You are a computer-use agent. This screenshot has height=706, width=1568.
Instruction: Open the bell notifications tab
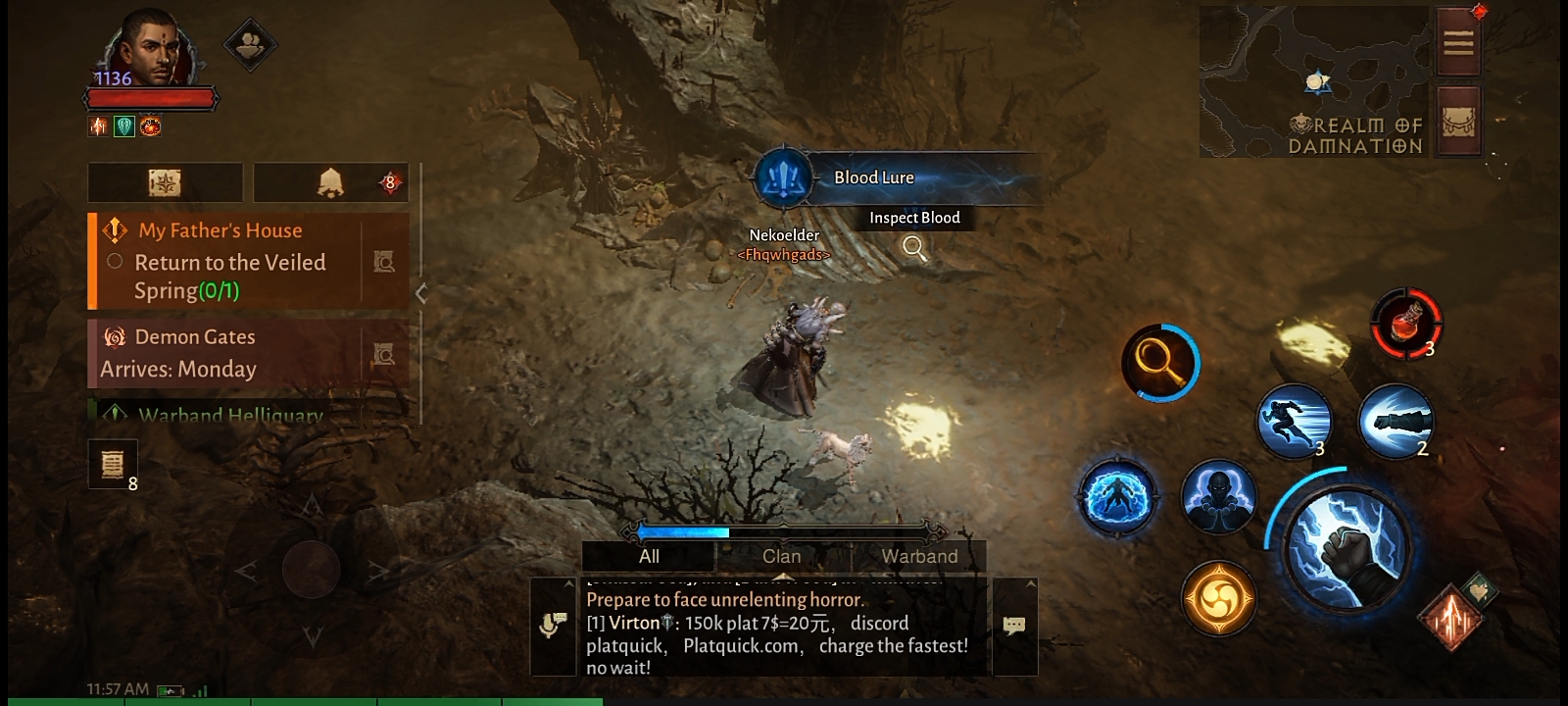[330, 182]
